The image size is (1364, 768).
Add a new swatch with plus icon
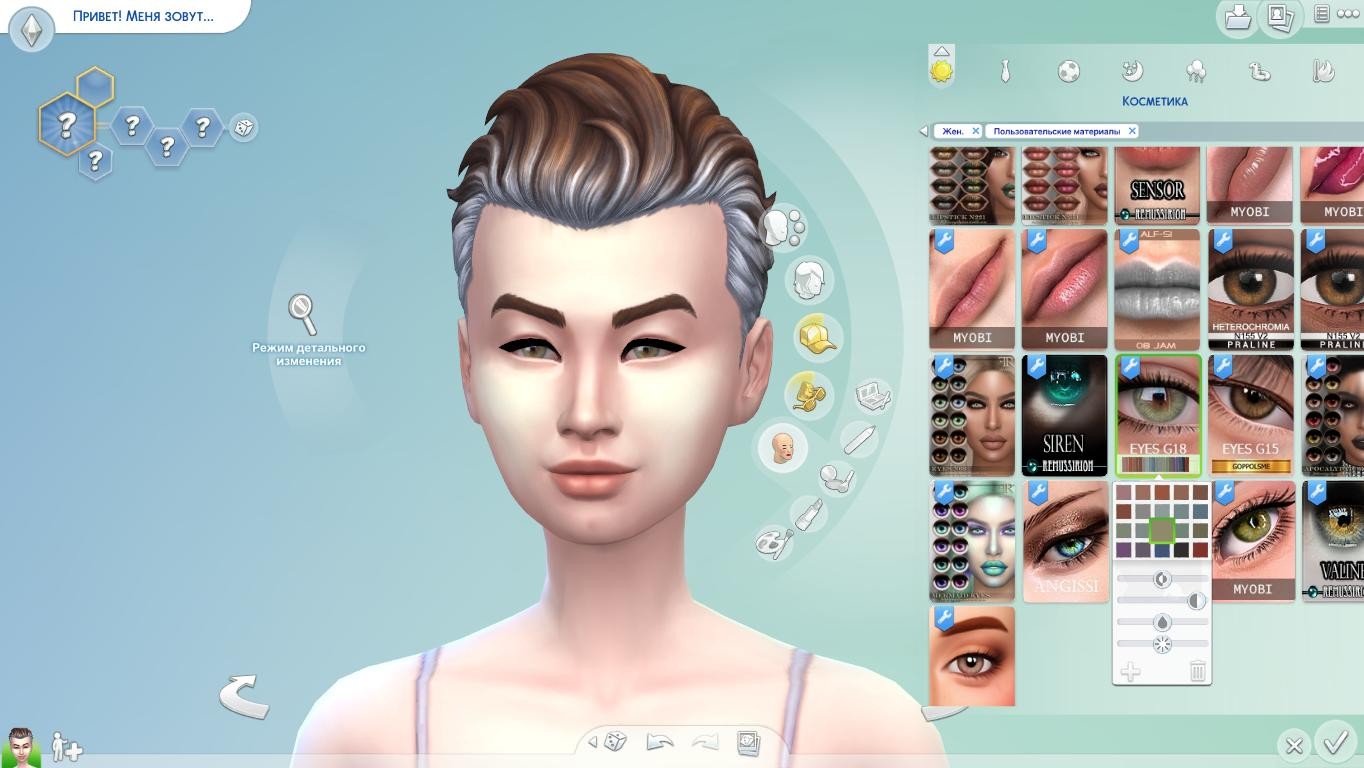coord(1130,671)
